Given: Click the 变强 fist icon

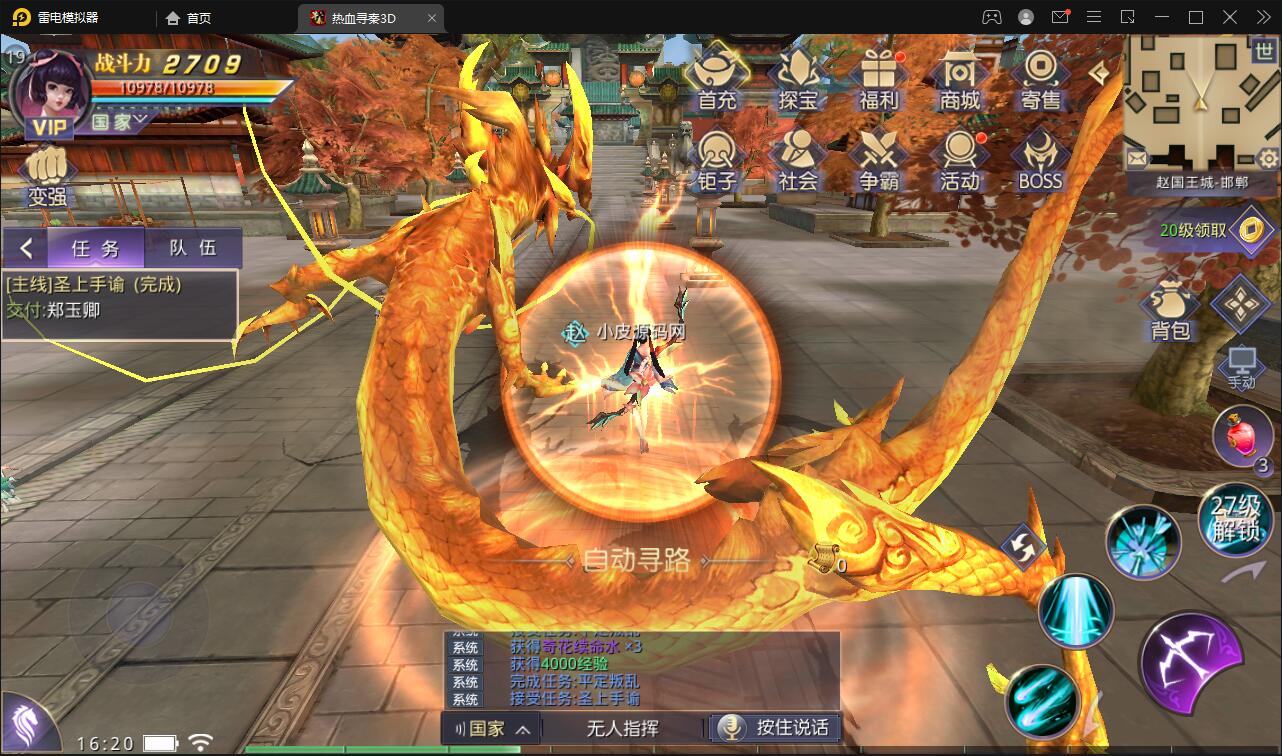Looking at the screenshot, I should tap(47, 177).
